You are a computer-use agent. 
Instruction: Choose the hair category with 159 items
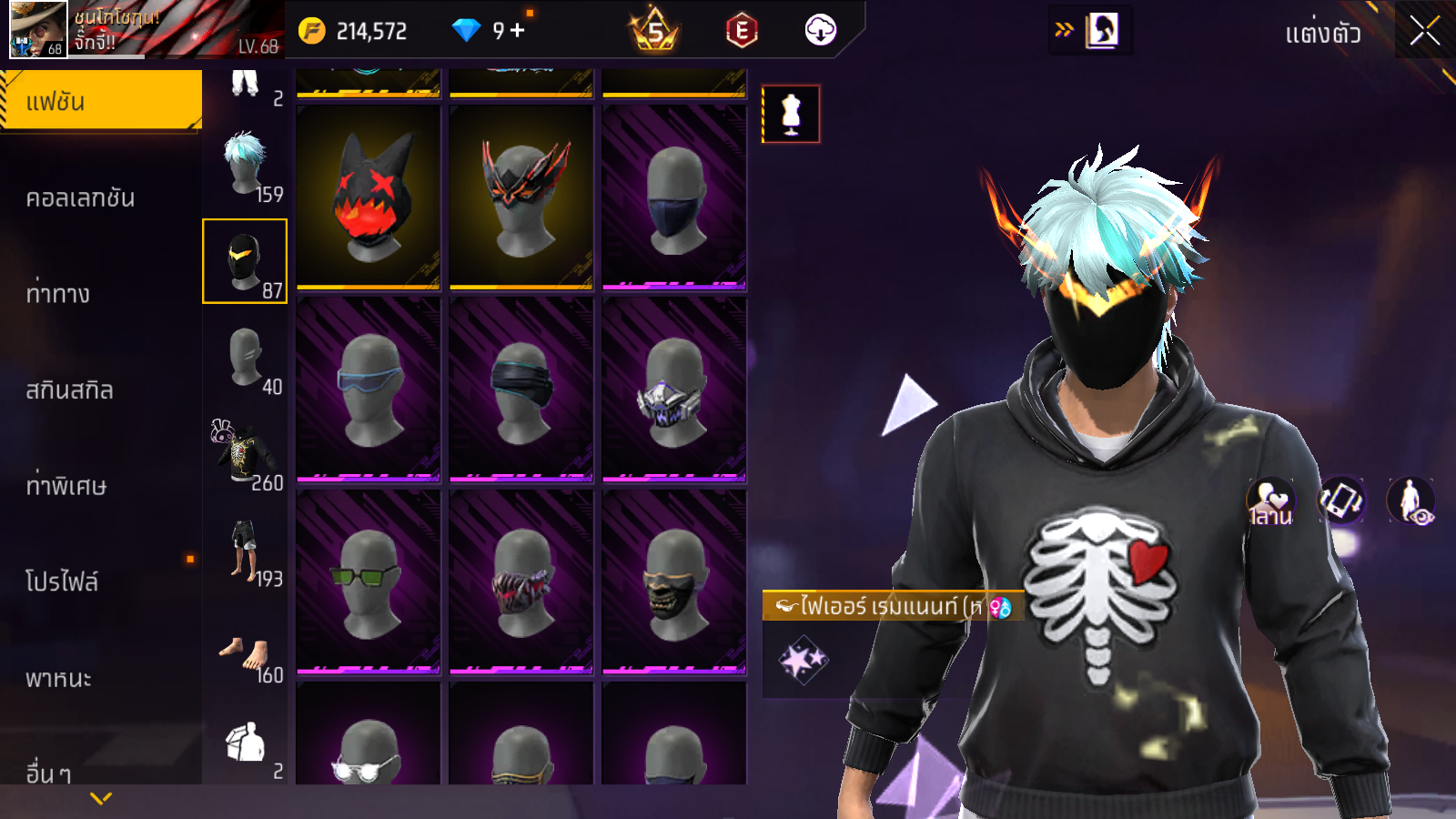tap(246, 166)
